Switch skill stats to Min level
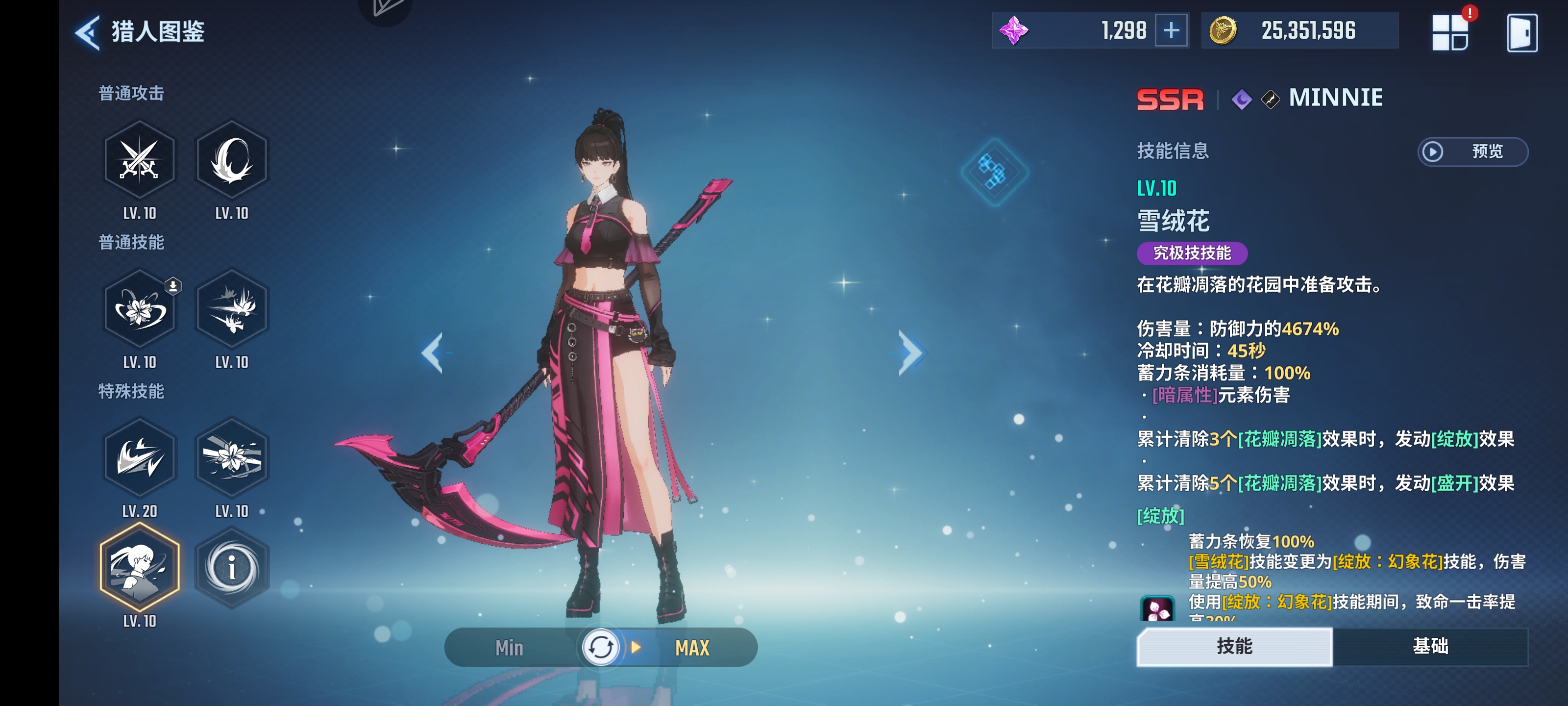The width and height of the screenshot is (1568, 706). tap(509, 648)
